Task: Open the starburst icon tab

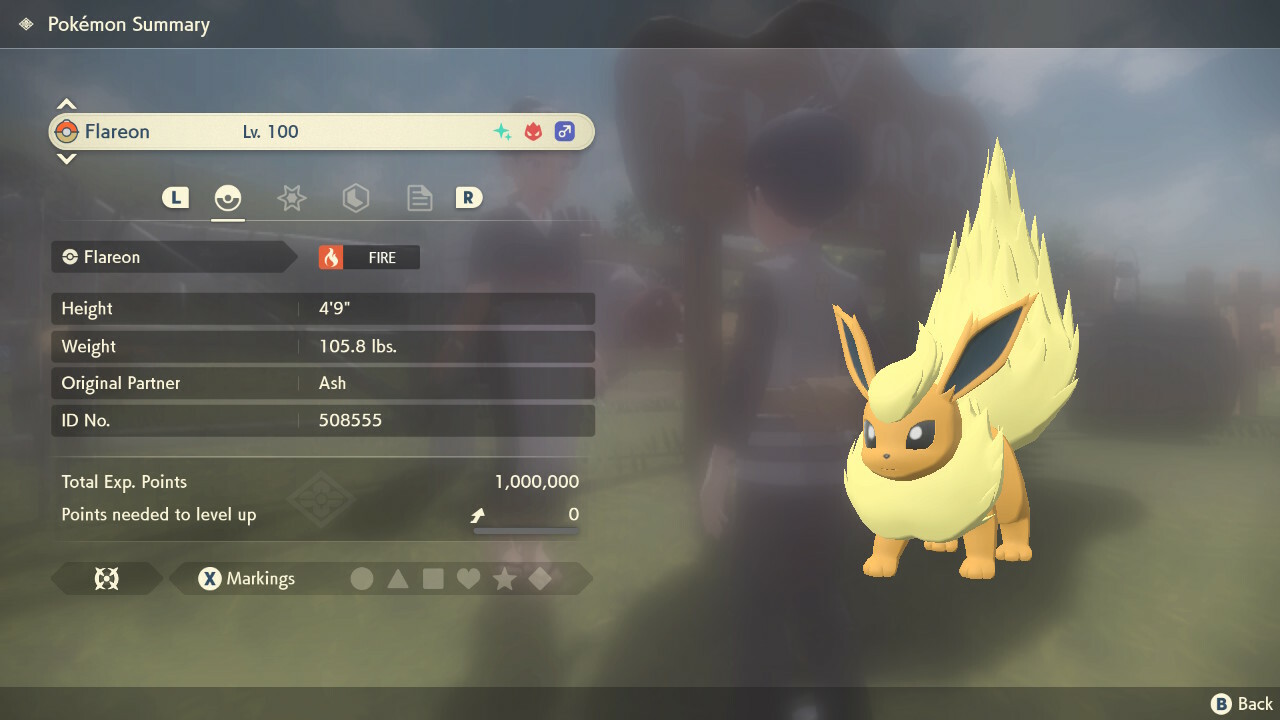Action: pos(291,198)
